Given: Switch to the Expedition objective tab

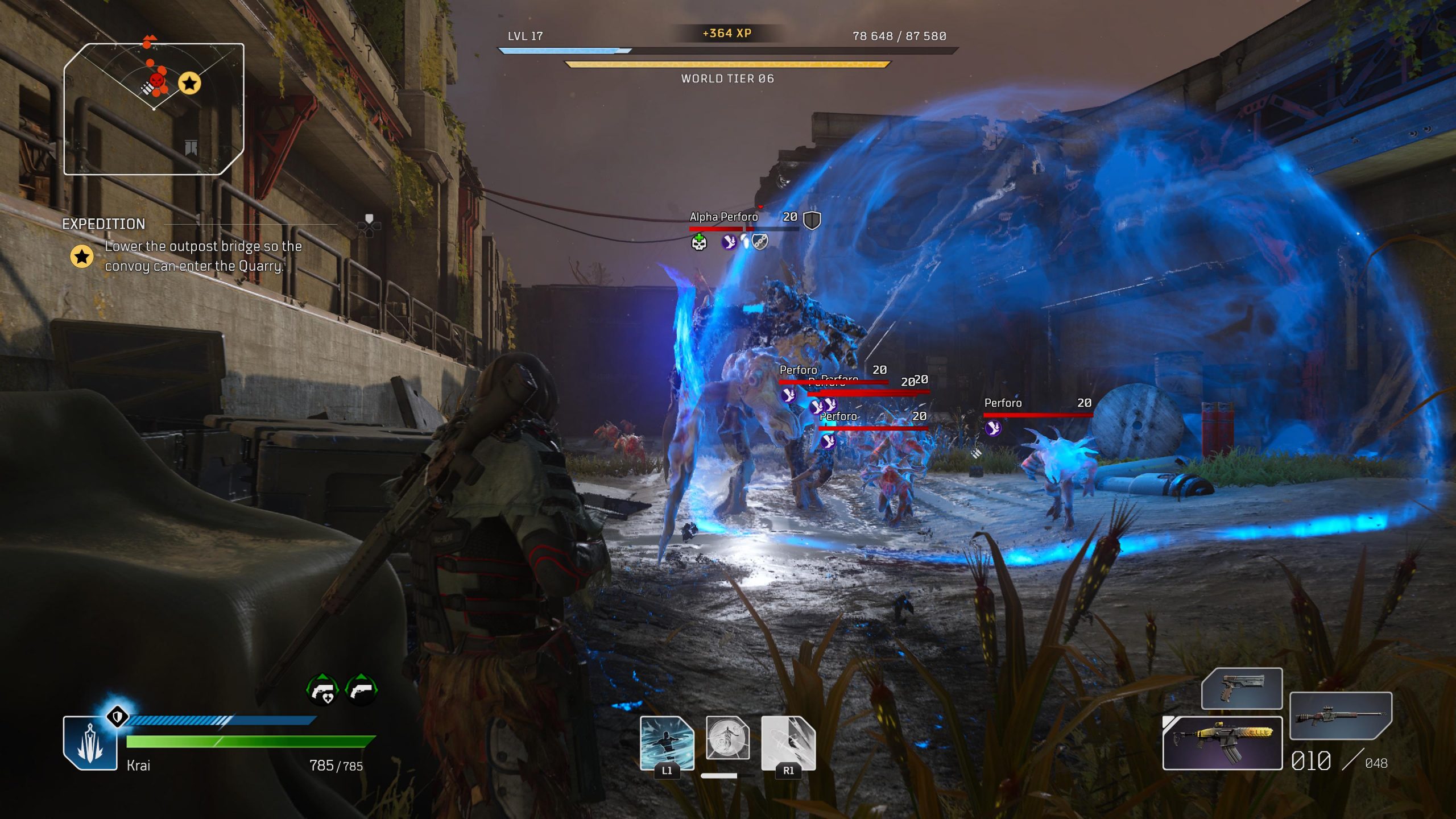Looking at the screenshot, I should tap(104, 224).
